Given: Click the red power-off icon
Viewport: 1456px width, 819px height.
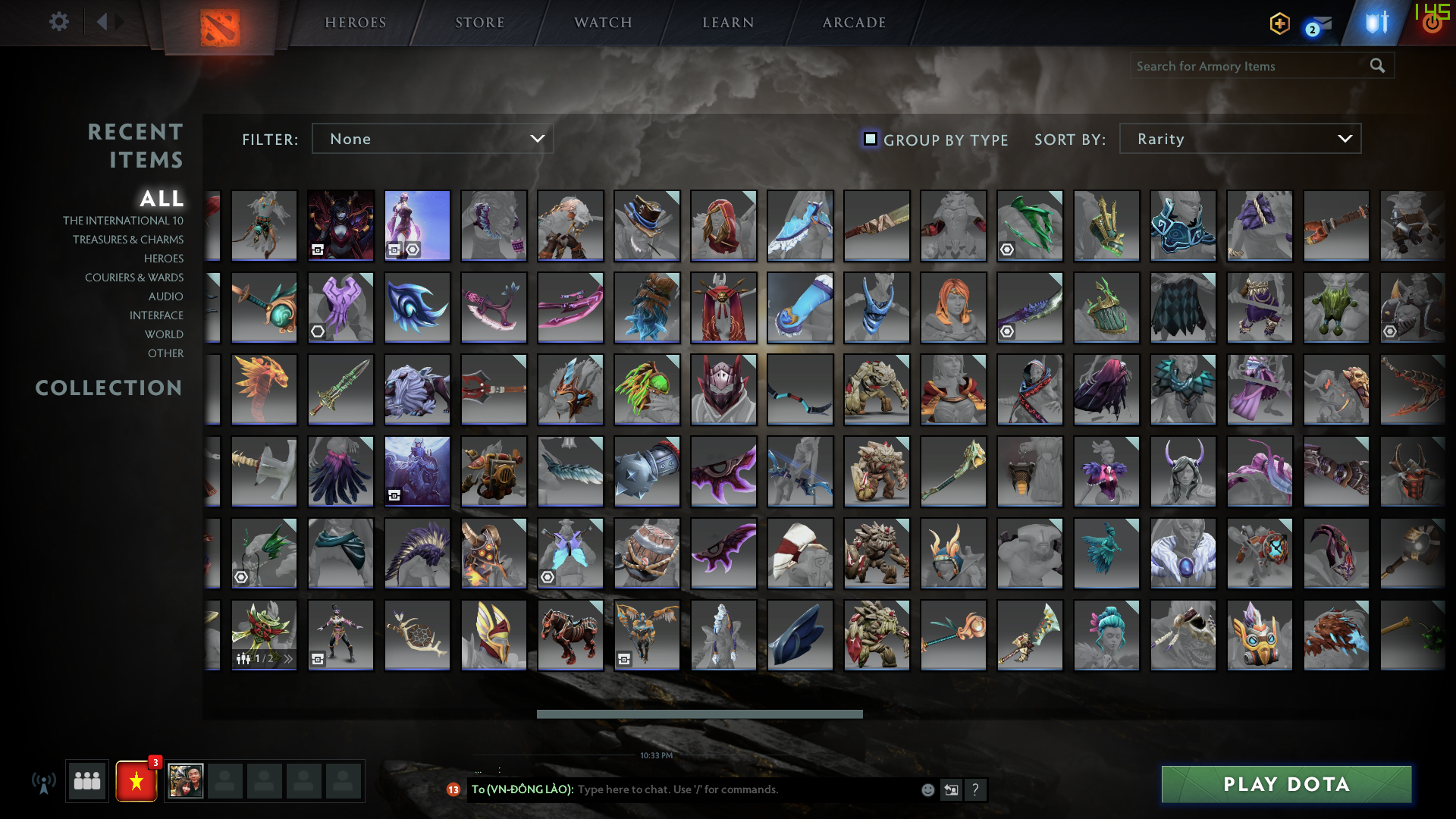Looking at the screenshot, I should coord(1432,24).
